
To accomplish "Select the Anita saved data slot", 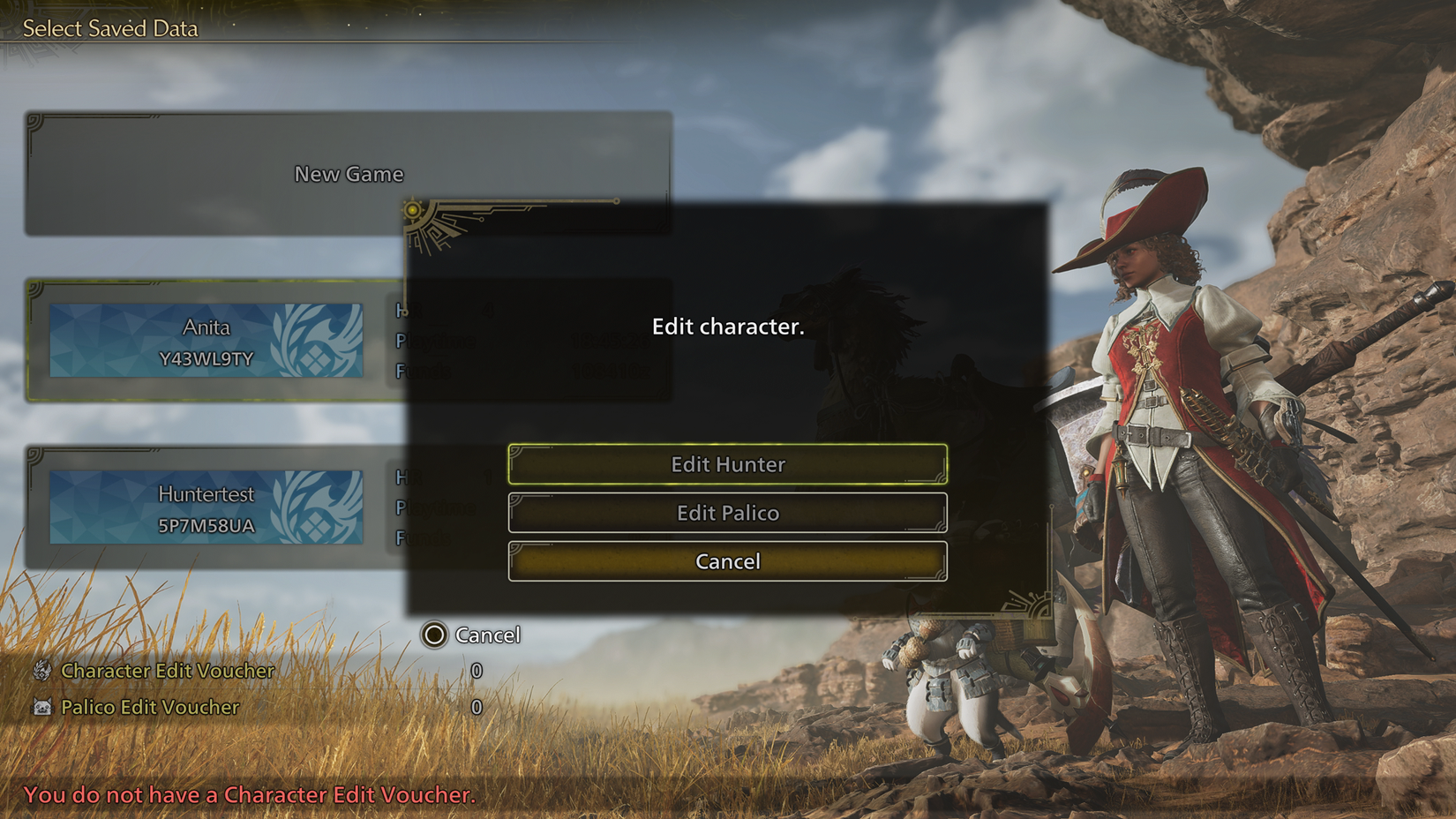I will (207, 340).
